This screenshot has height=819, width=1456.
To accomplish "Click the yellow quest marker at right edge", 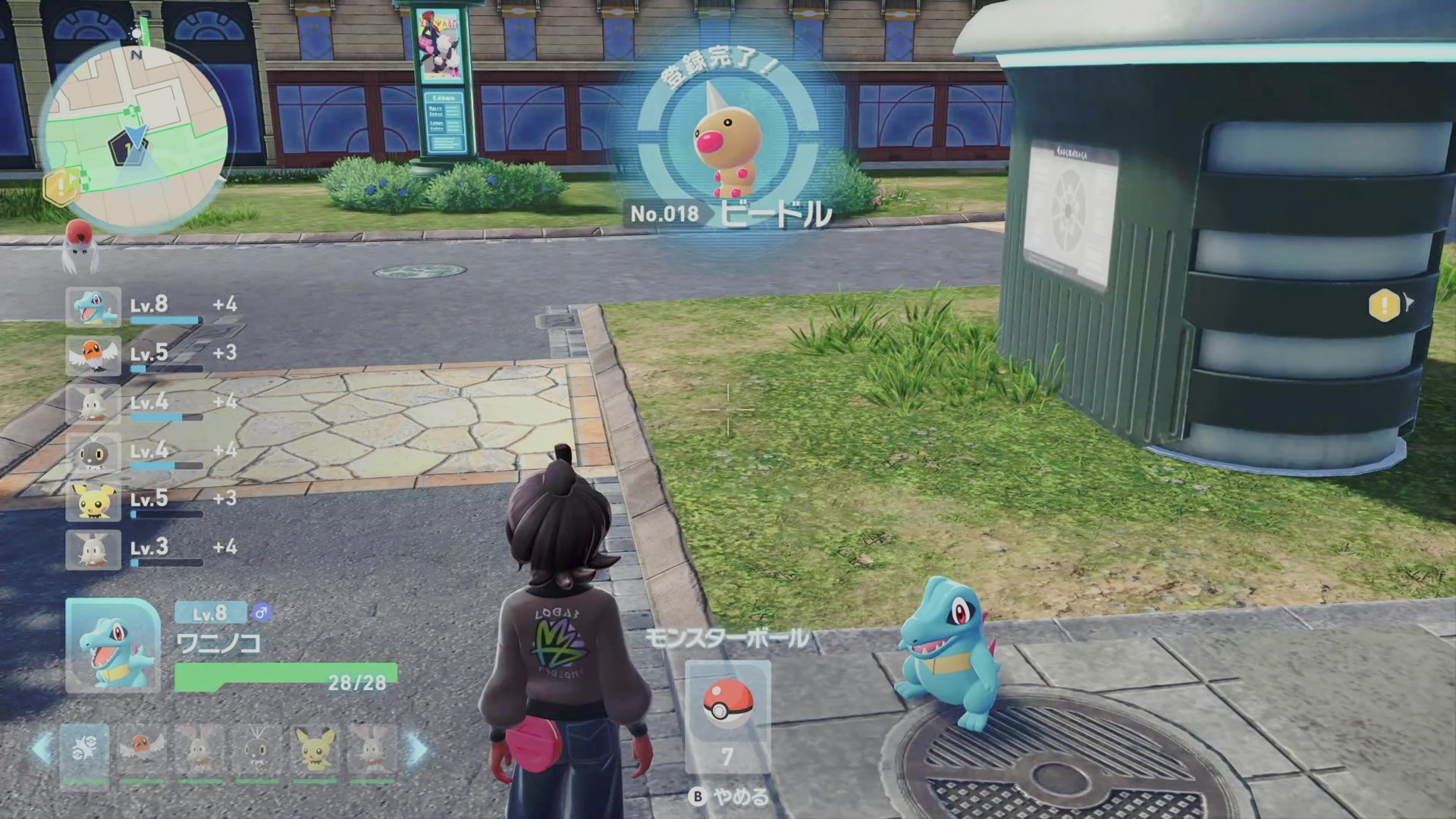I will pos(1385,305).
